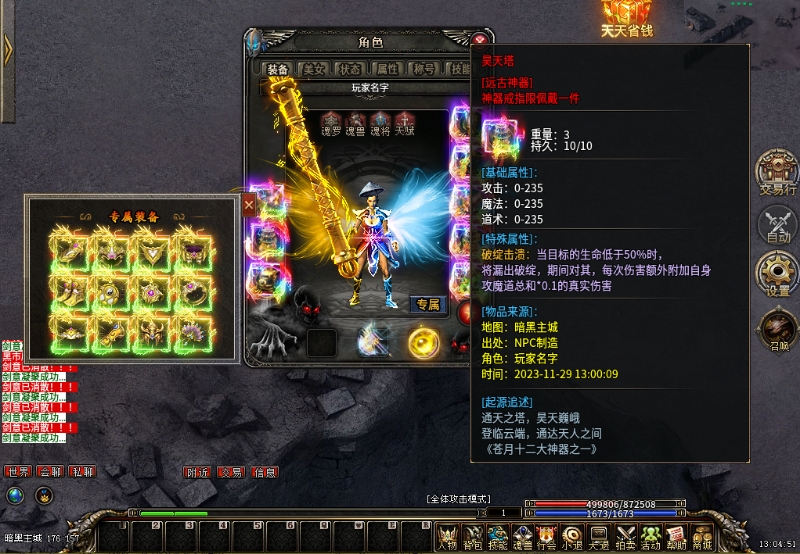Open the 天赋 talent icon
This screenshot has width=800, height=554.
pos(404,121)
